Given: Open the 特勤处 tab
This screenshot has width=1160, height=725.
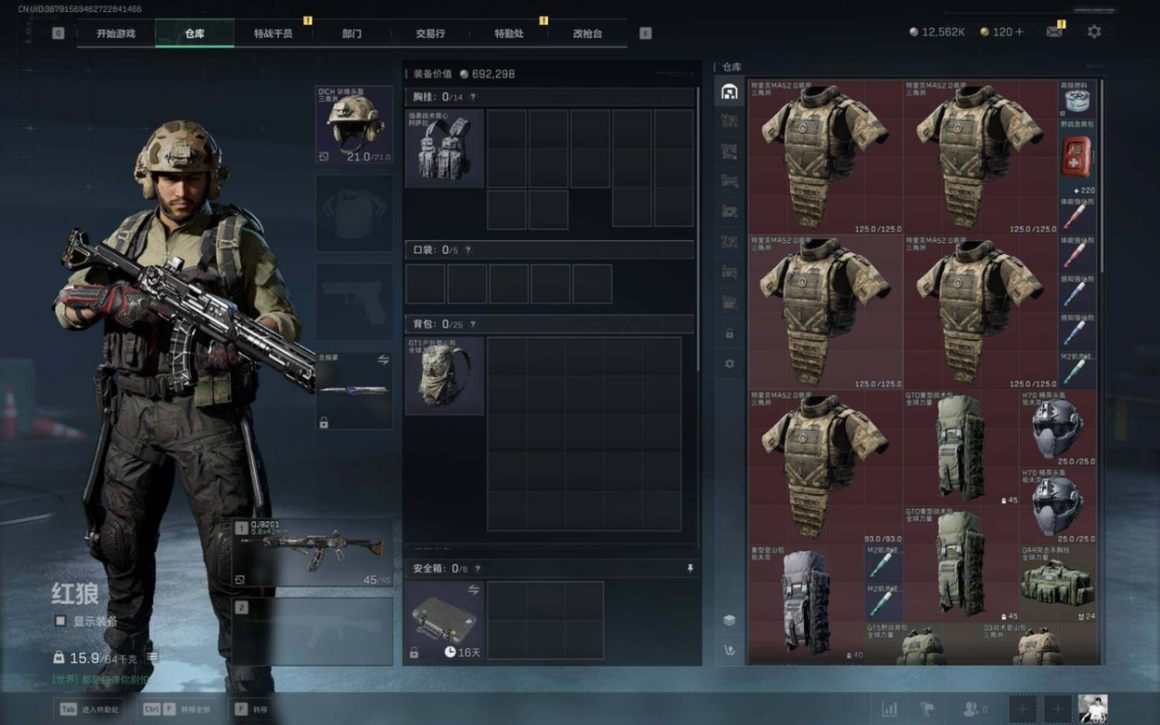Looking at the screenshot, I should click(x=509, y=33).
